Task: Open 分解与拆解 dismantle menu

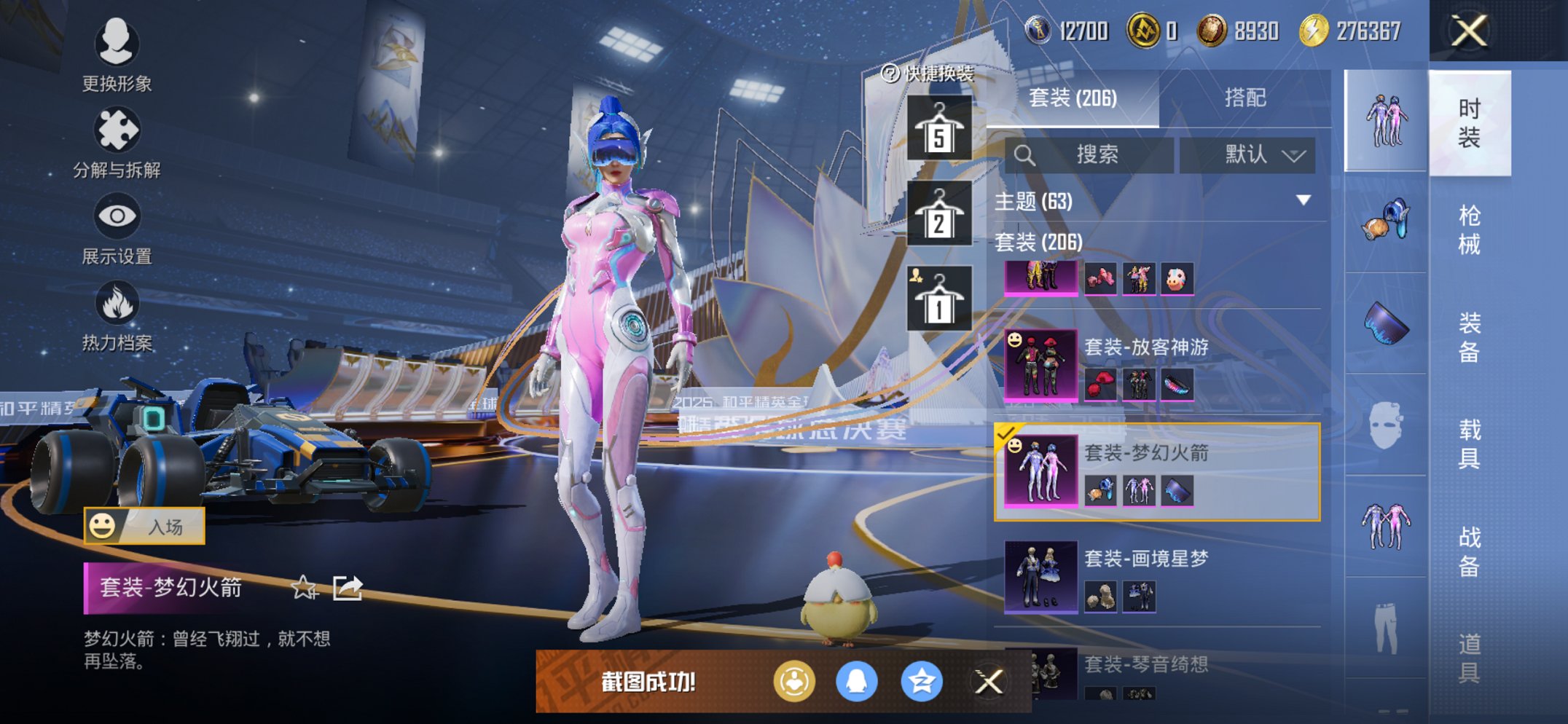Action: 117,143
